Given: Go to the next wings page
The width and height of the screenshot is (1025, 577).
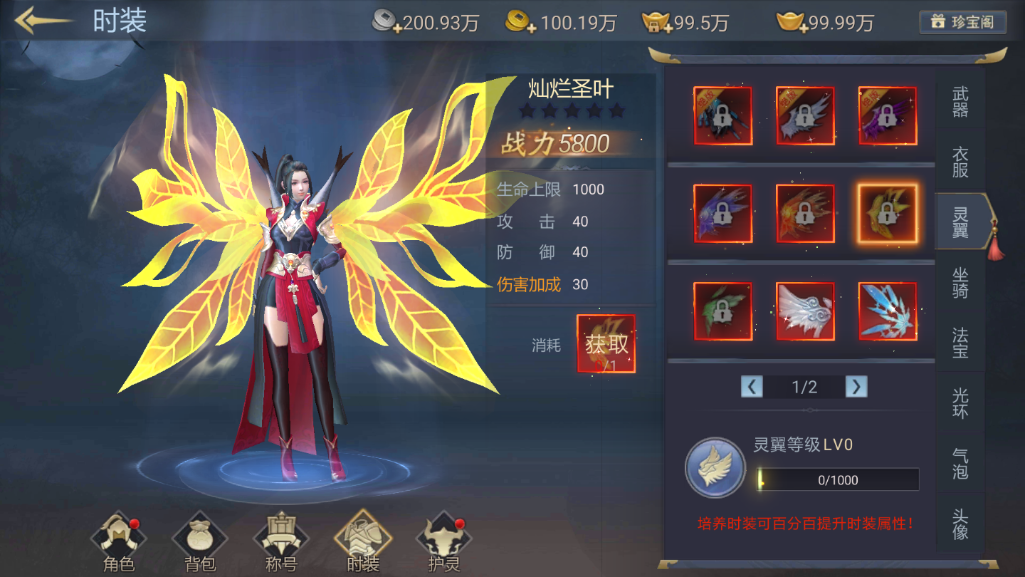Looking at the screenshot, I should (x=856, y=387).
